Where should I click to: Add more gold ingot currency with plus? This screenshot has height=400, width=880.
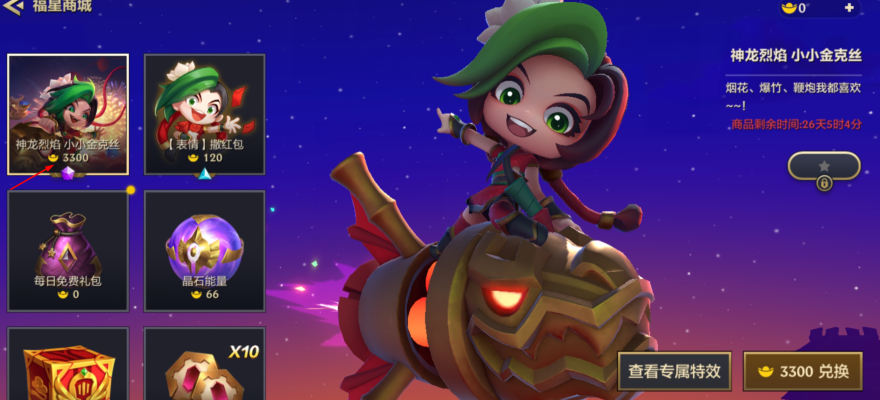tap(849, 8)
